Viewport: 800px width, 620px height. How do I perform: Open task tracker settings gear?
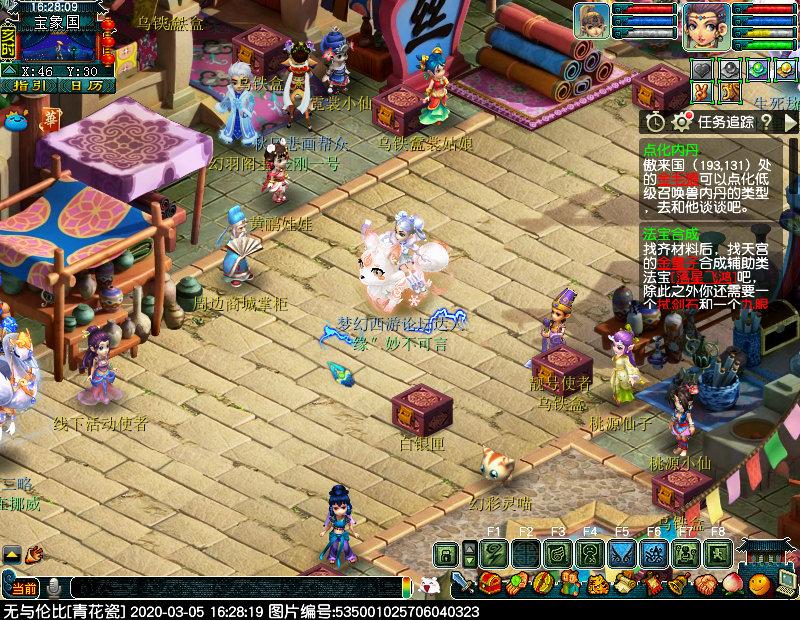click(x=682, y=122)
